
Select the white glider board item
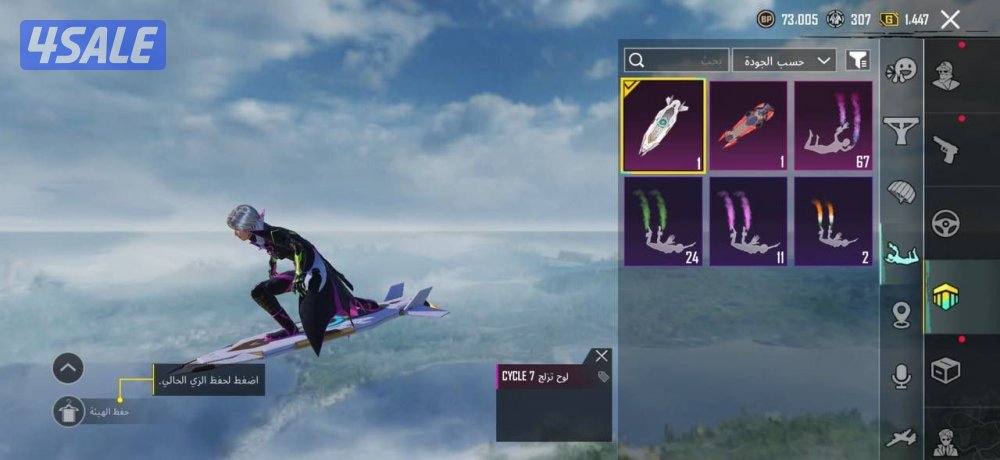point(663,126)
